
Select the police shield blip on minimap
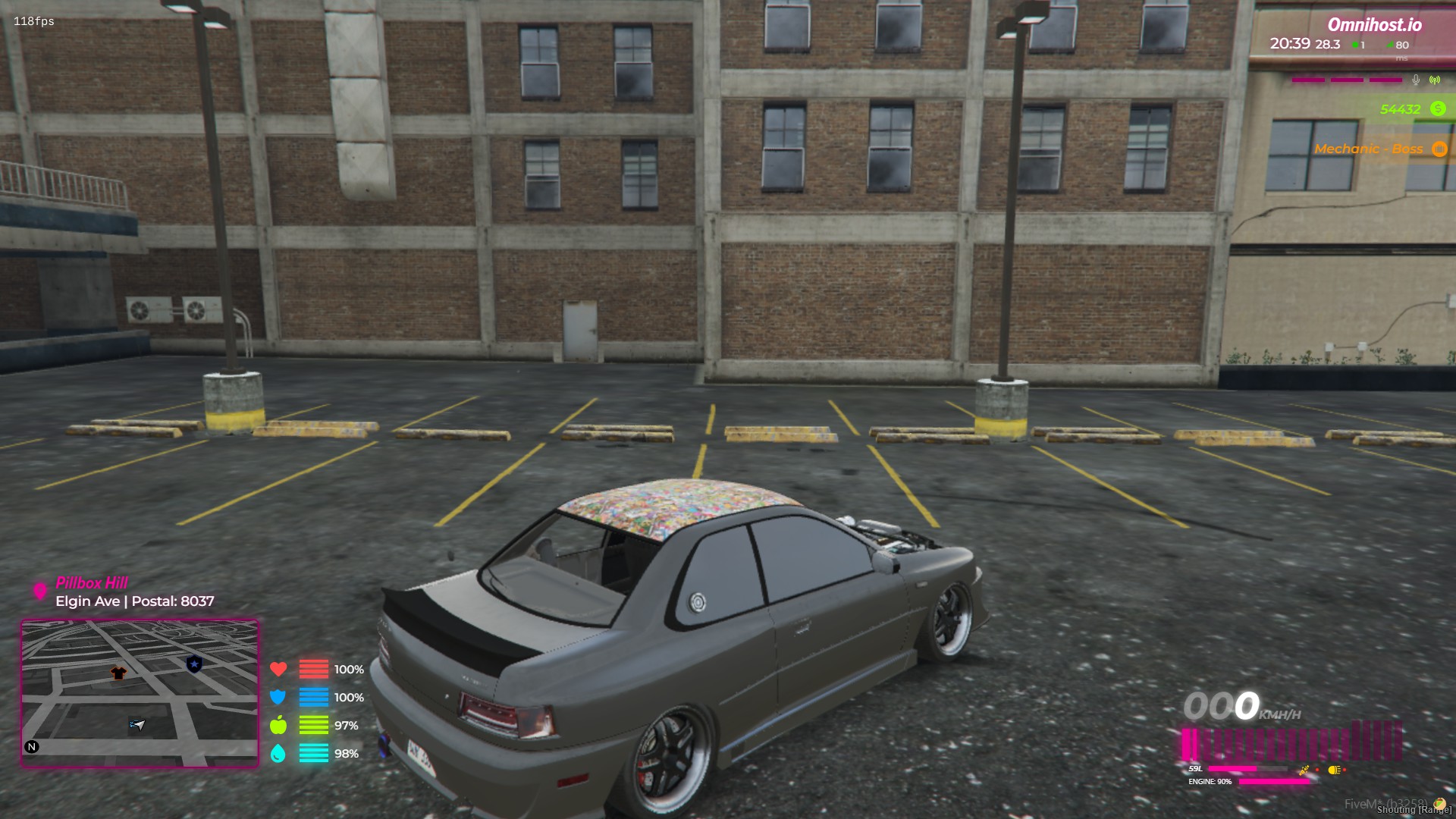point(194,664)
